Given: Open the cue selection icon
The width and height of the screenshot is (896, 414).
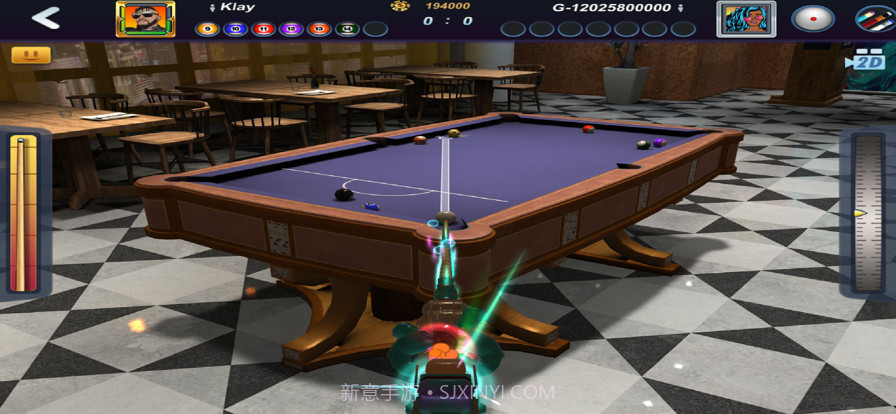Looking at the screenshot, I should pyautogui.click(x=875, y=18).
